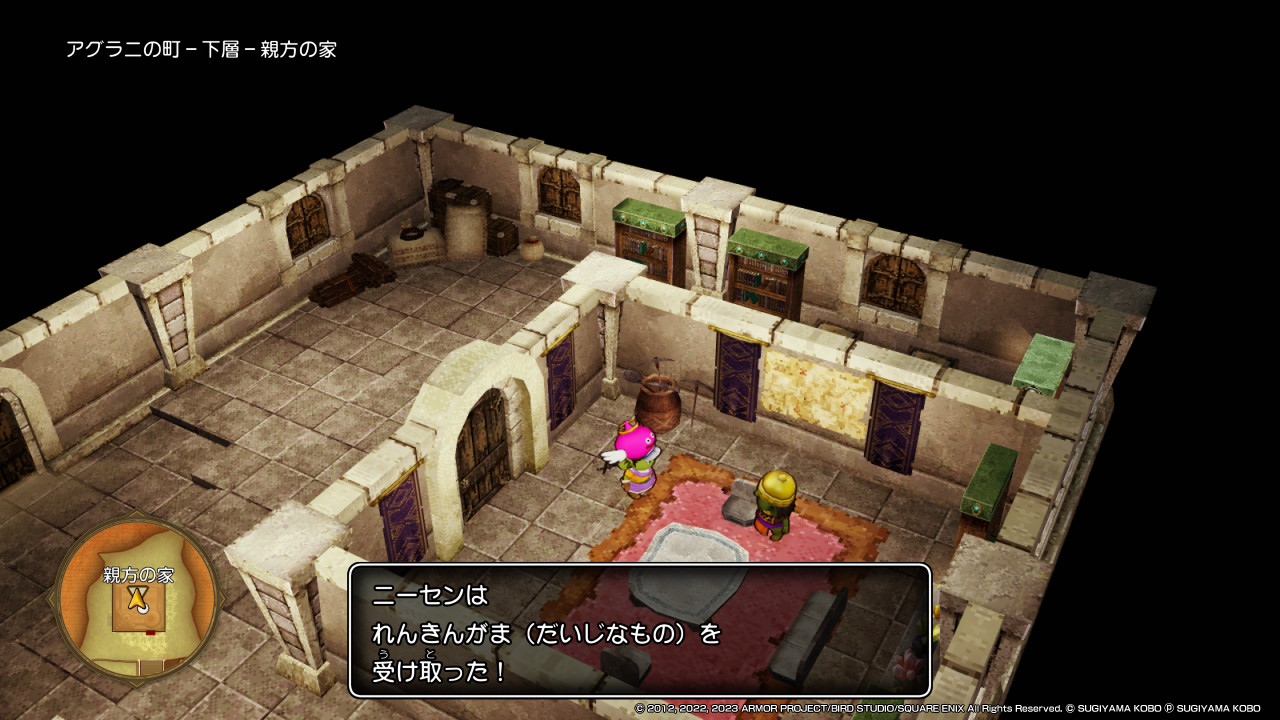Open the circular minimap of 親方の家

coord(137,597)
